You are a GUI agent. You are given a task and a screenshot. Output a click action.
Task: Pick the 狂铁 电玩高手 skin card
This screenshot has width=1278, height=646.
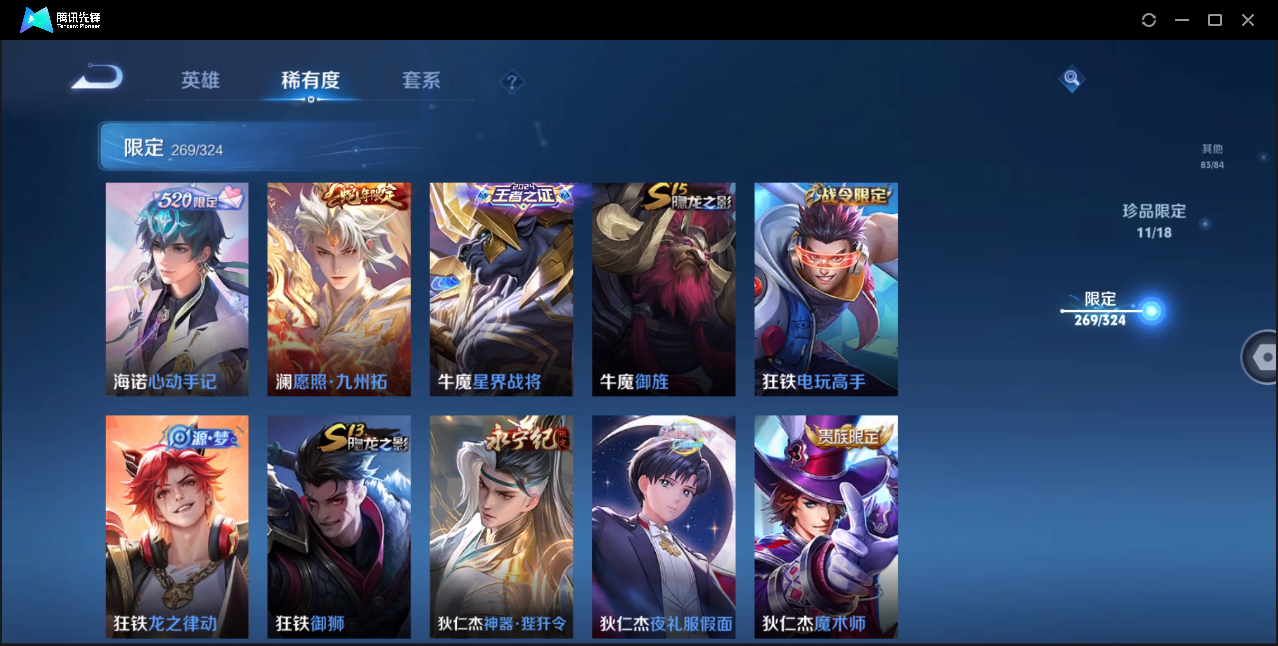tap(826, 289)
